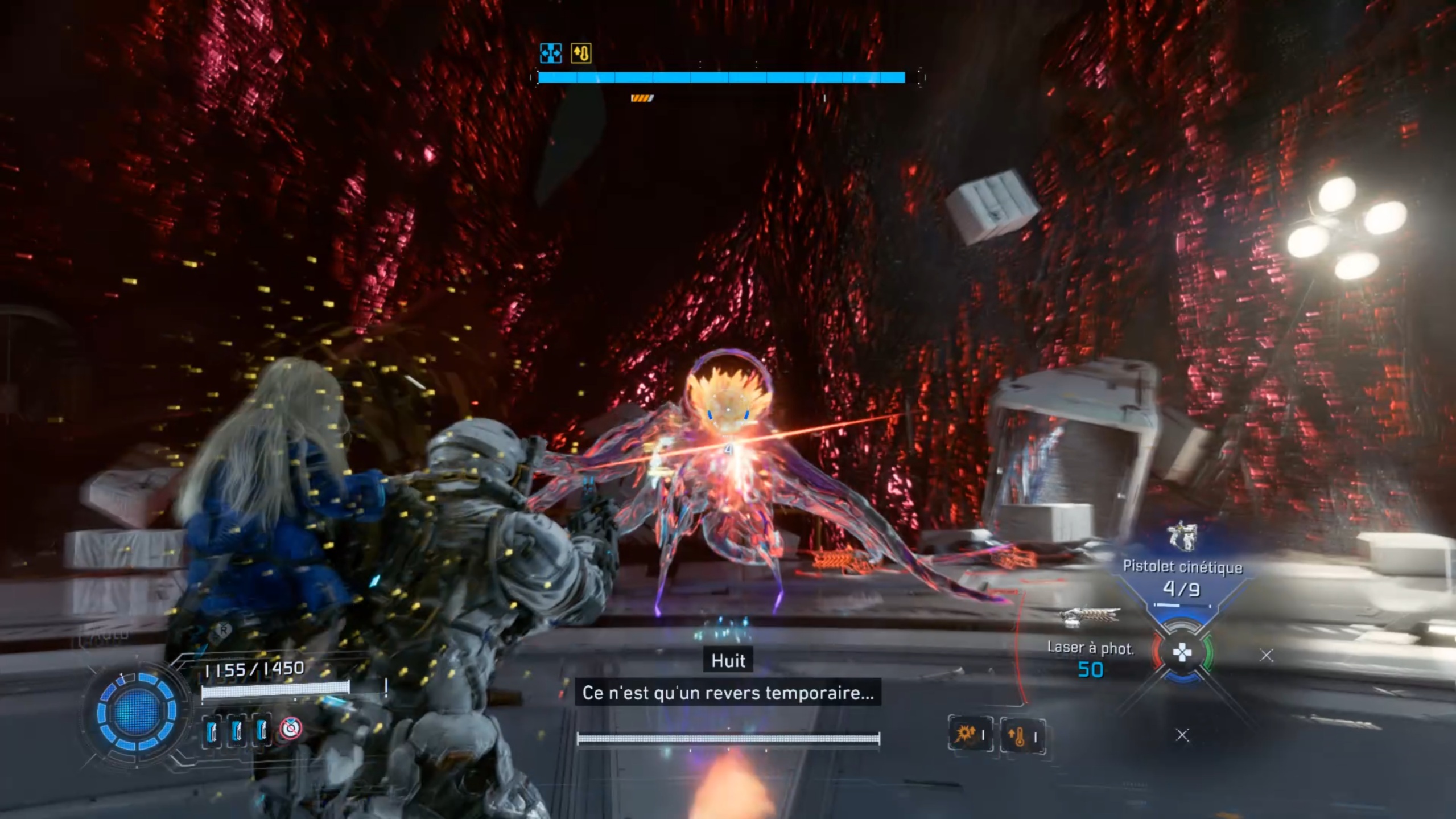Image resolution: width=1456 pixels, height=819 pixels.
Task: Click the crossed-out red target icon
Action: coord(292,729)
